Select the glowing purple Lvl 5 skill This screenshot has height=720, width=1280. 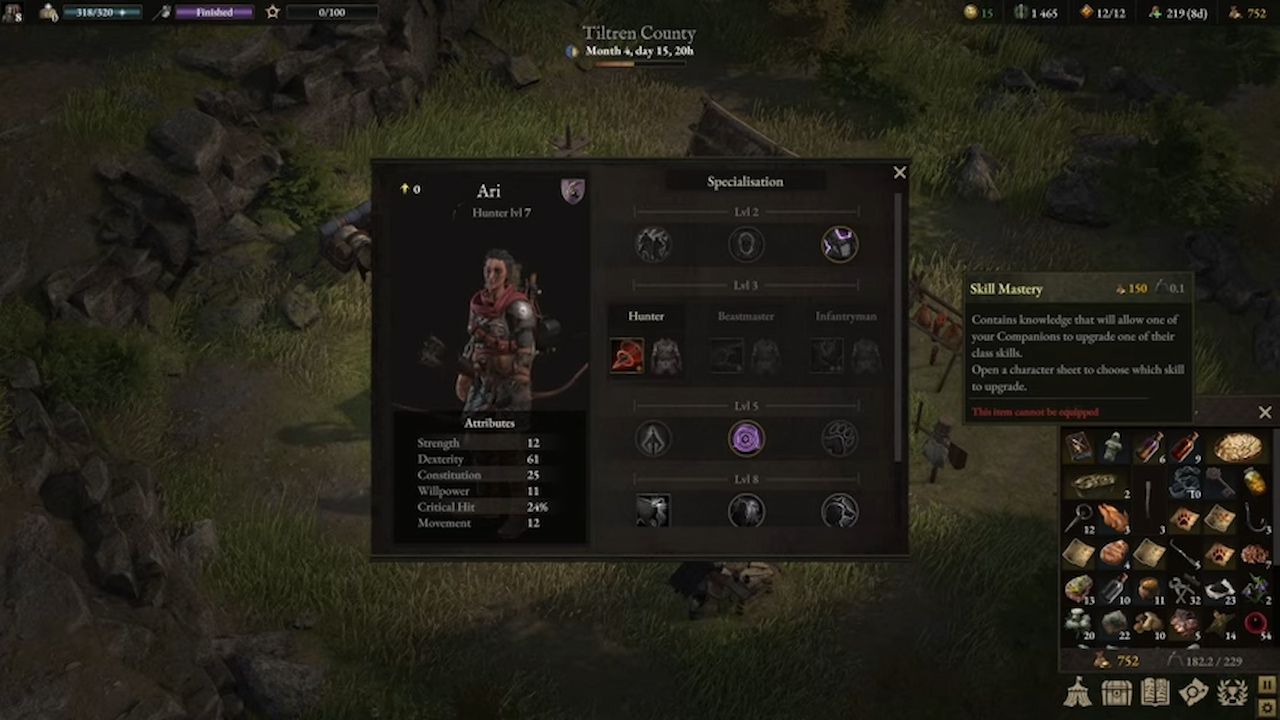click(x=746, y=438)
